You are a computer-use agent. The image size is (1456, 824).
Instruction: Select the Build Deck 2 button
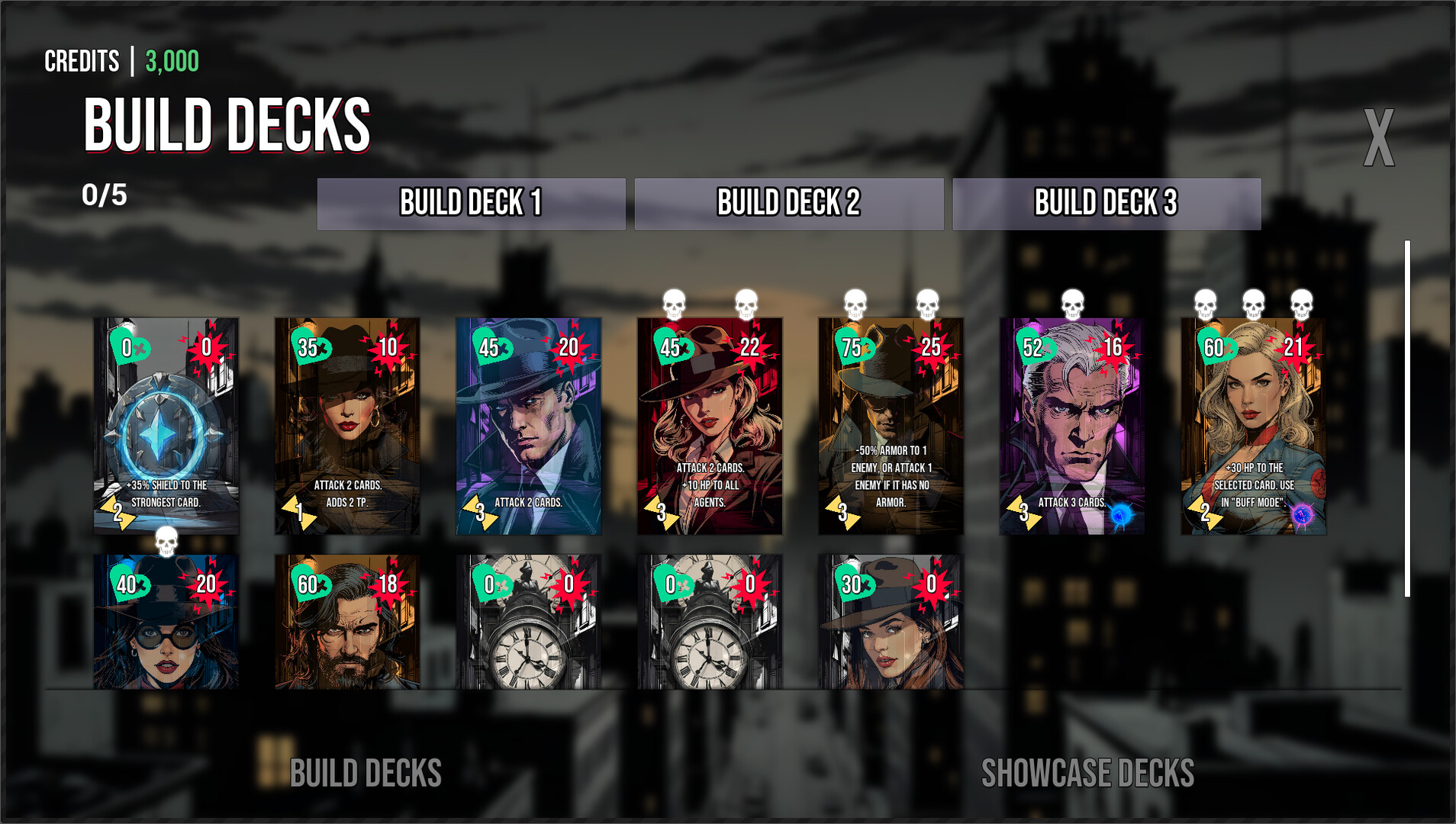(788, 204)
